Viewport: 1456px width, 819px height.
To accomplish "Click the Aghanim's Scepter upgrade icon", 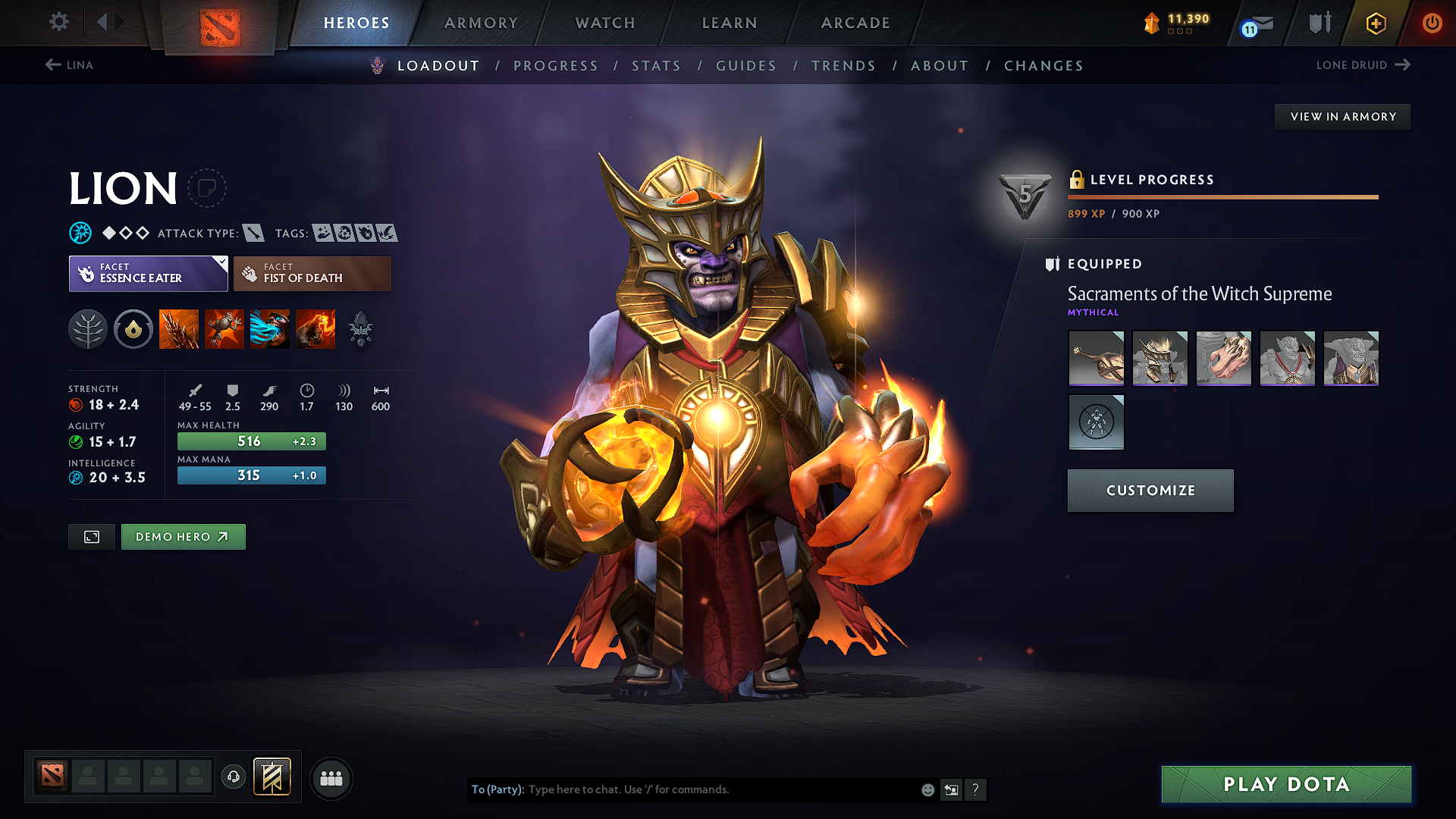I will click(x=362, y=328).
